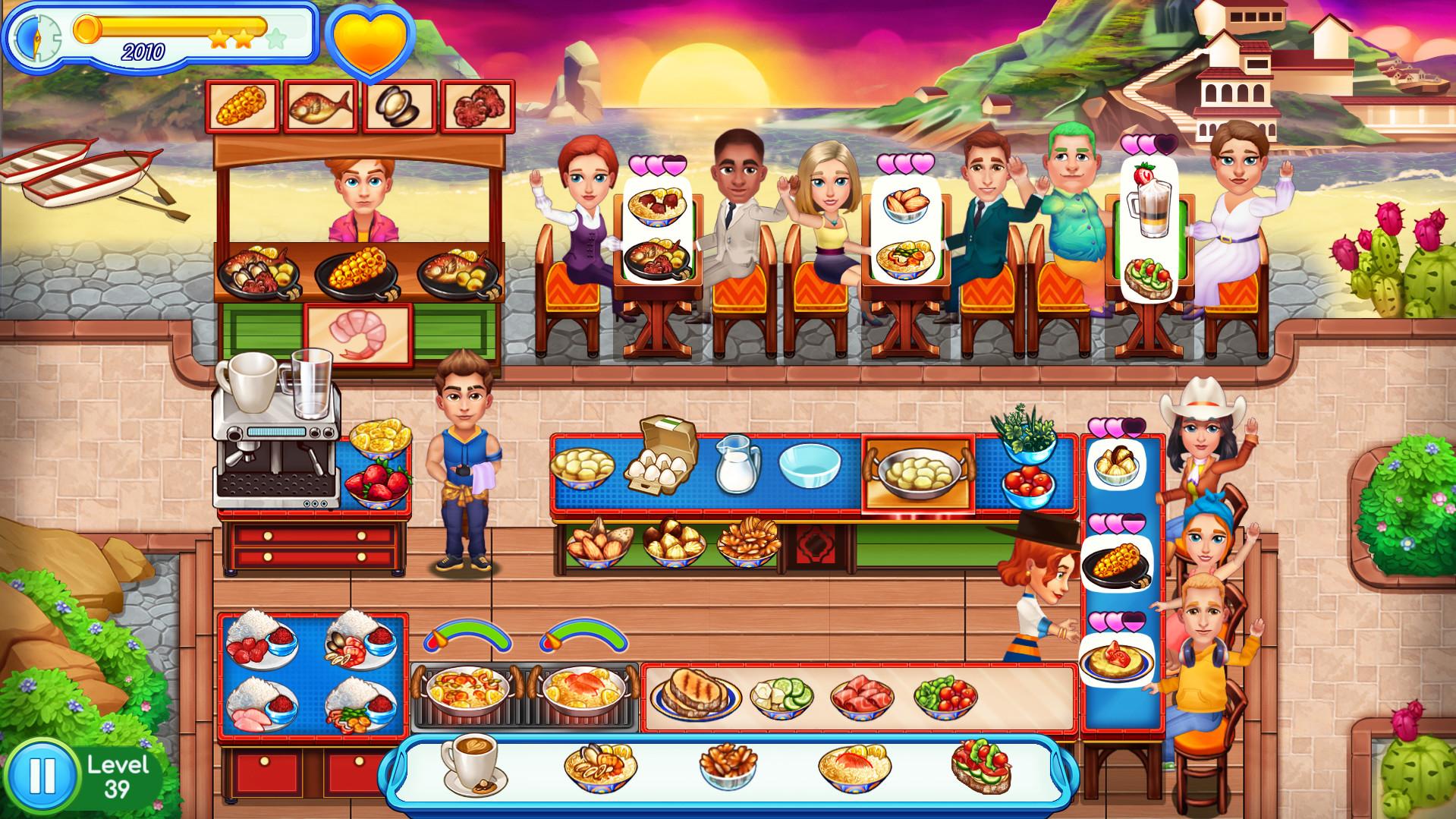
Task: Select the bowl of strawberries
Action: (x=379, y=484)
